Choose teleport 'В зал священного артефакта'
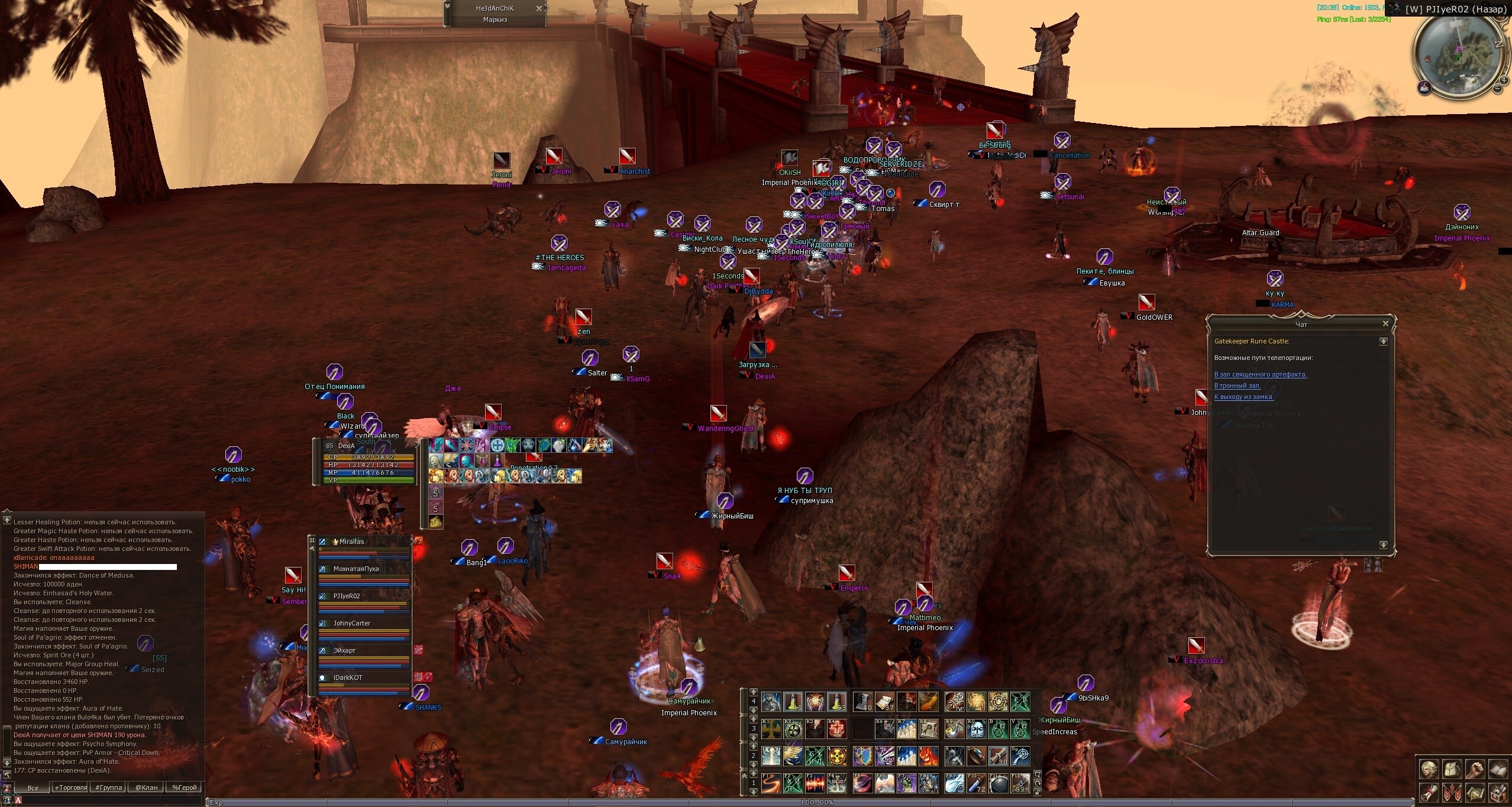The image size is (1512, 807). click(1260, 374)
